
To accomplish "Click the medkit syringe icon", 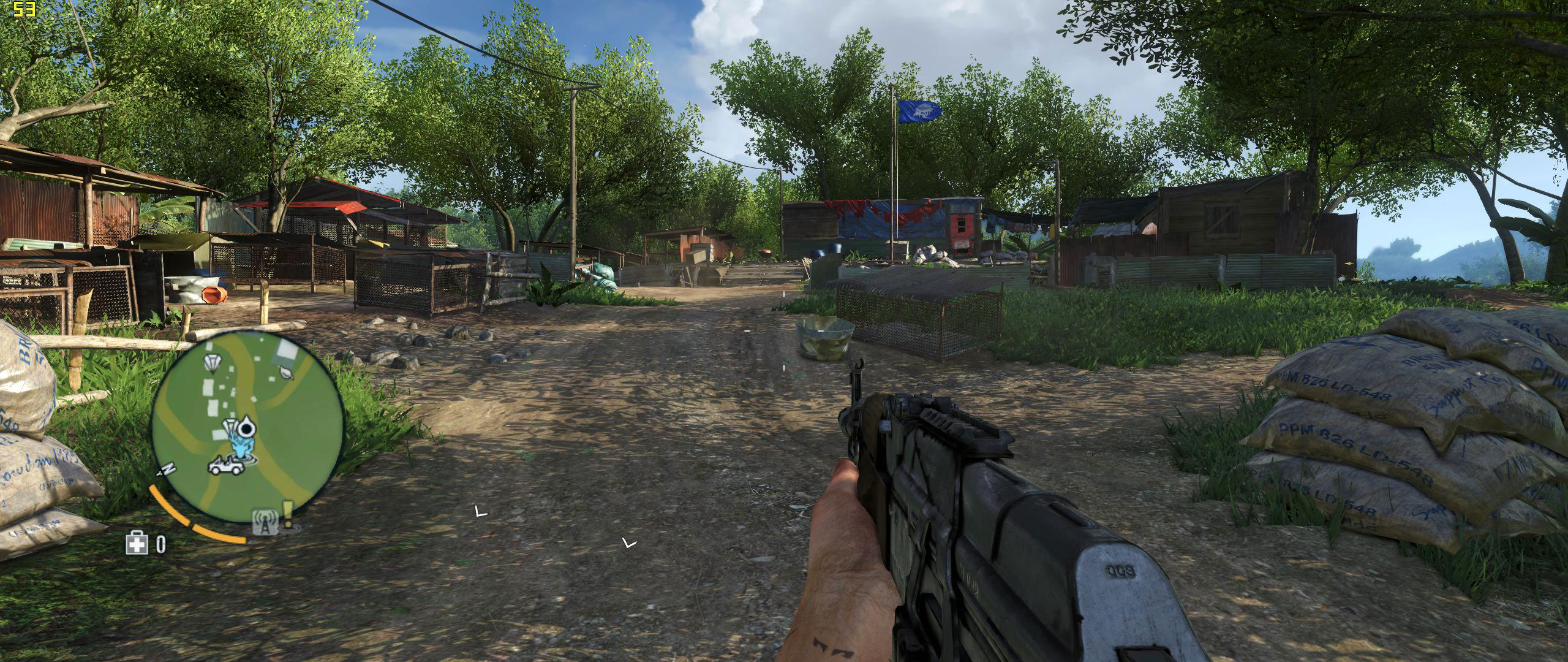I will [x=137, y=542].
